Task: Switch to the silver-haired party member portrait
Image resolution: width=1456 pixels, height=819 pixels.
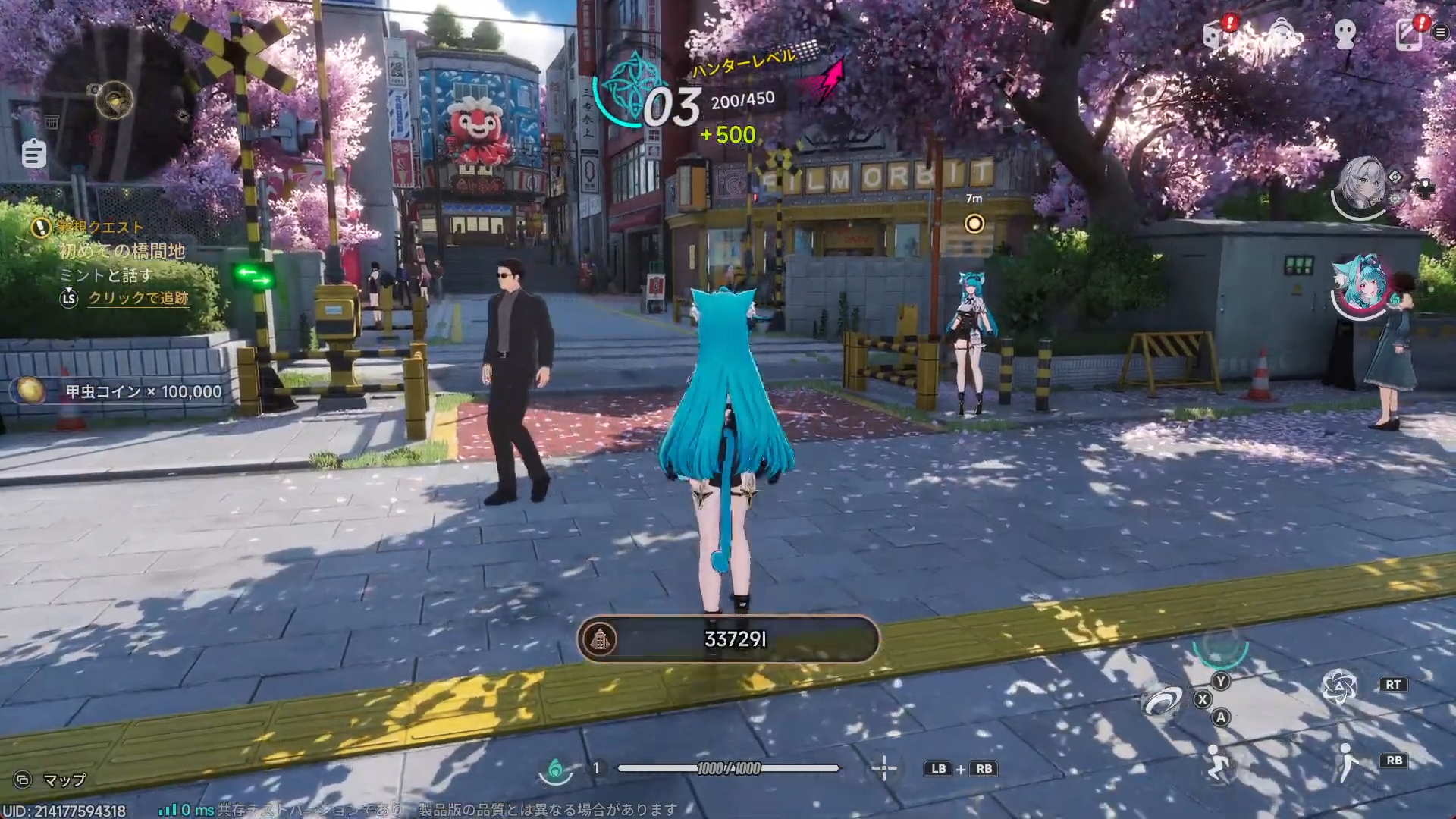Action: 1361,184
